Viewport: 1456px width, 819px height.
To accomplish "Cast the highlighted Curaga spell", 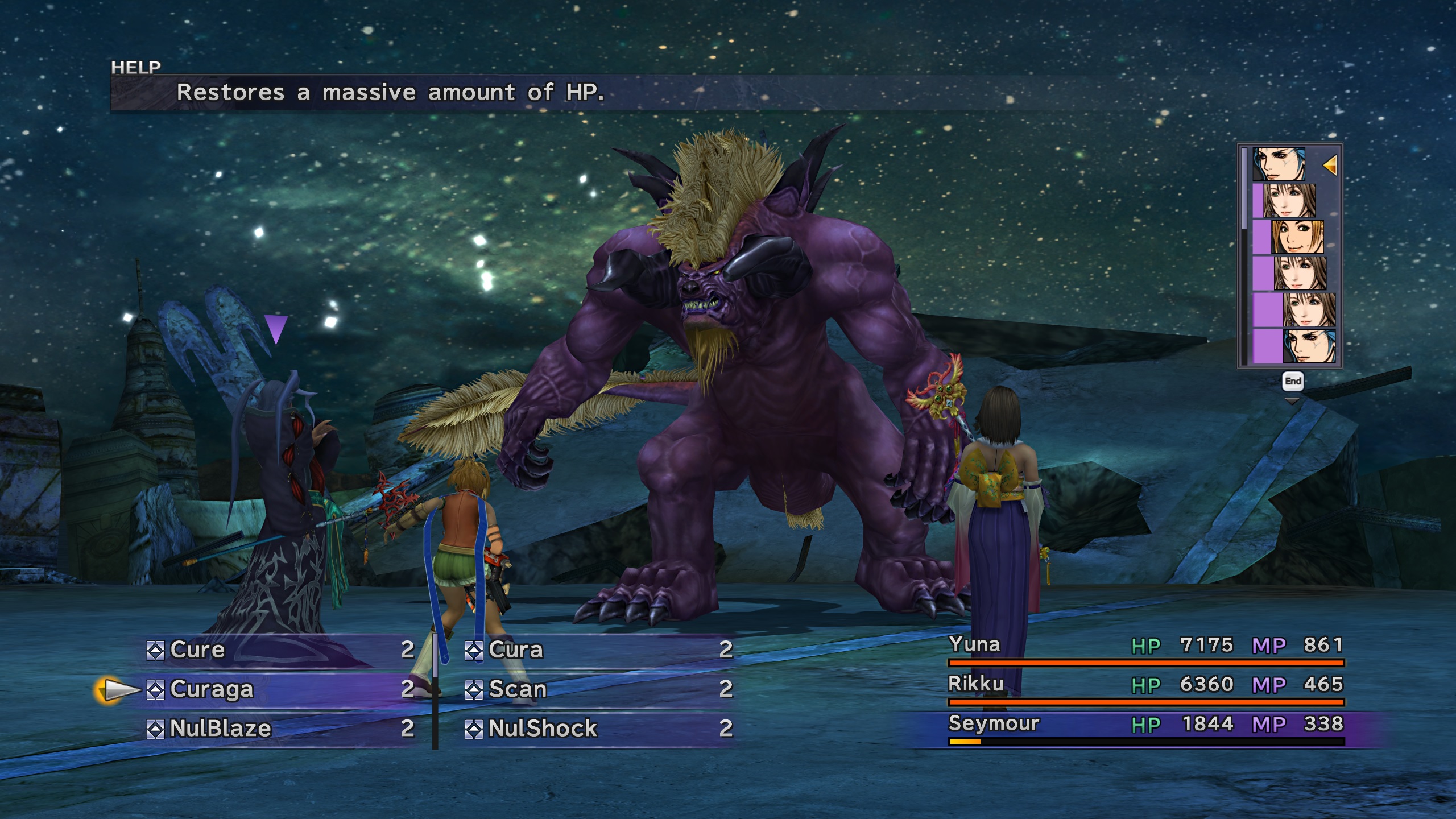I will [211, 689].
